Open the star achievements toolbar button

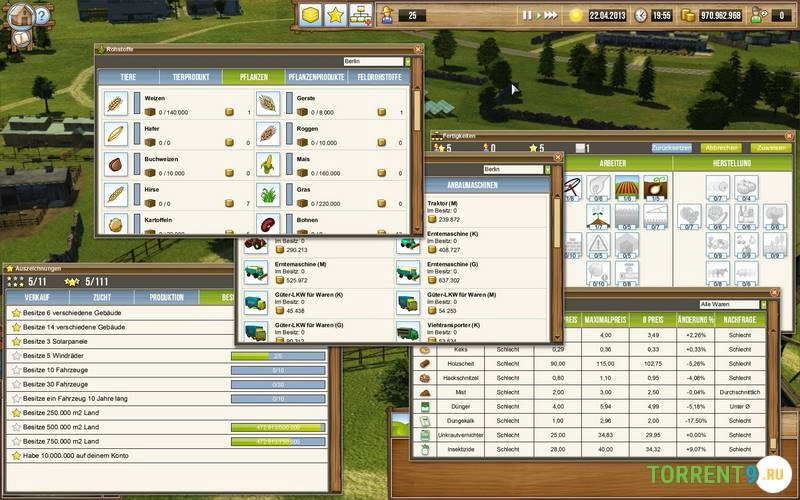coord(335,15)
